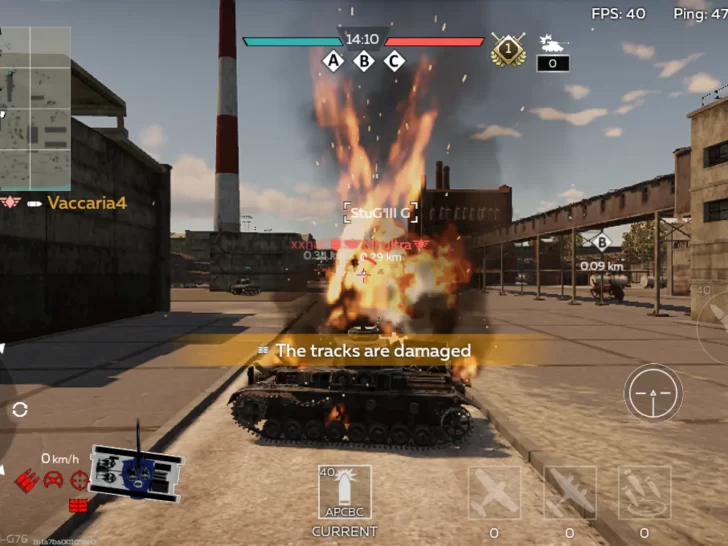The width and height of the screenshot is (728, 546).
Task: Activate the artillery barrage ability
Action: tap(644, 492)
